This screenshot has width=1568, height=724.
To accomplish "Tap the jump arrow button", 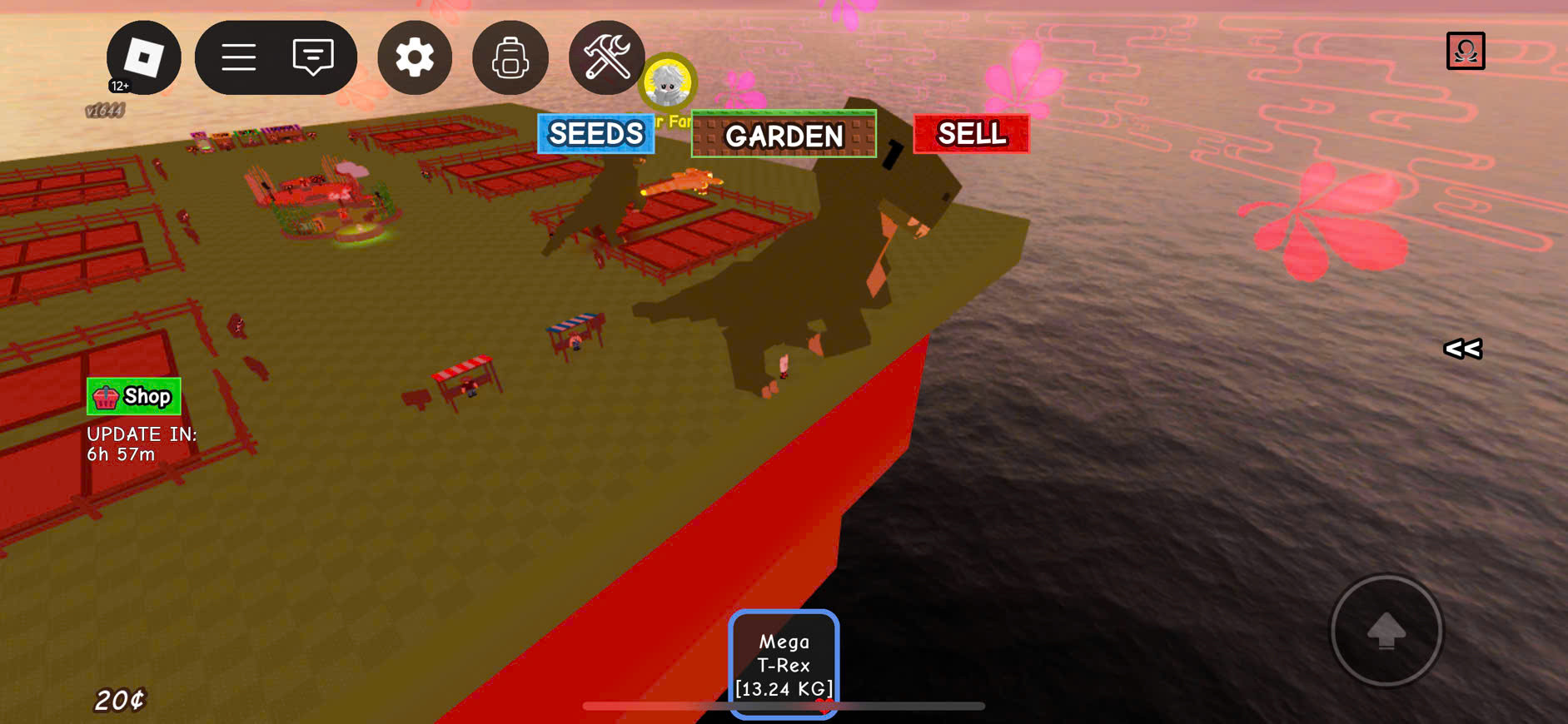I will [x=1386, y=631].
